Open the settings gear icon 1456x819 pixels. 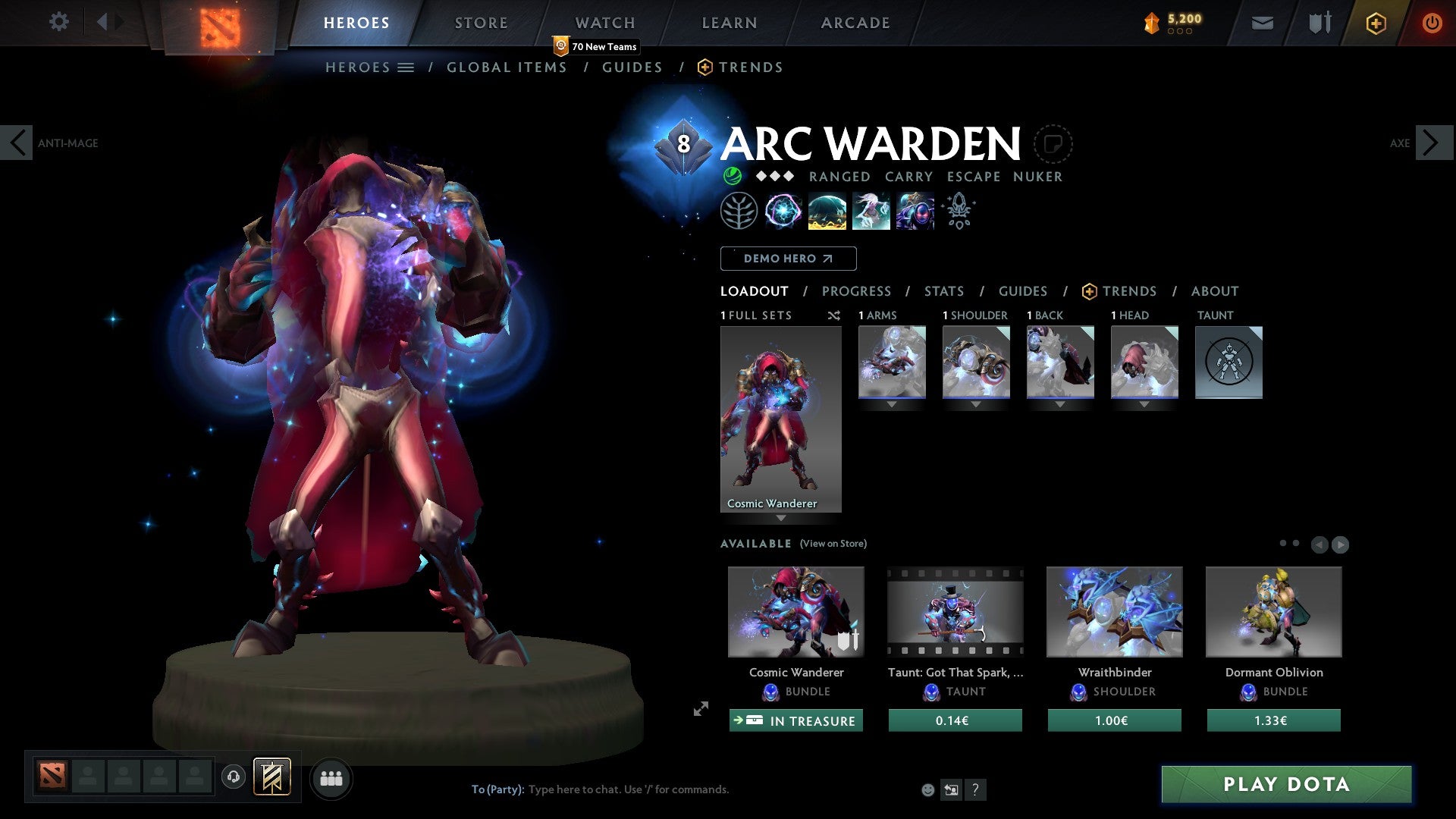[58, 22]
